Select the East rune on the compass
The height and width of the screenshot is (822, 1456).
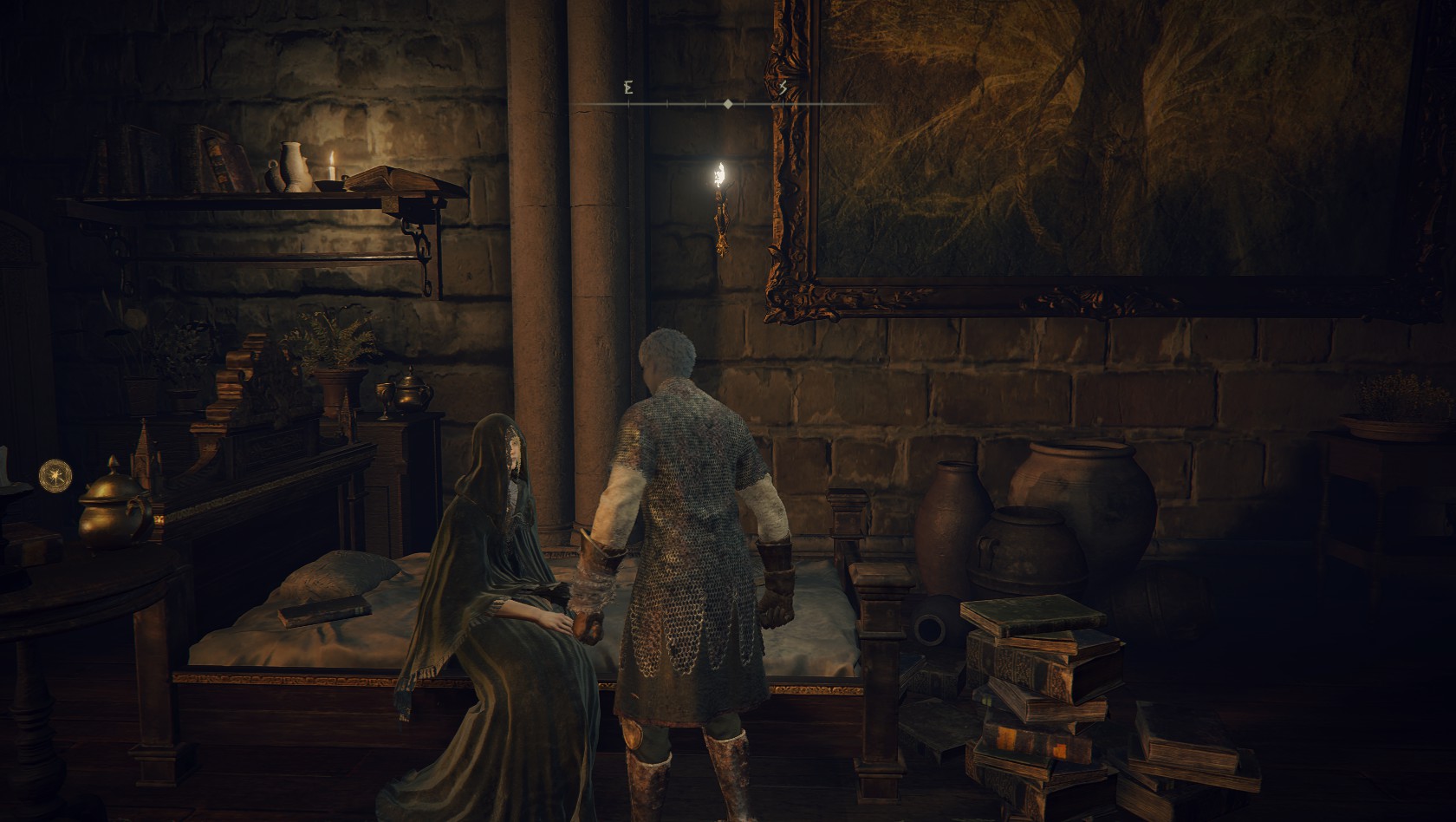(x=628, y=88)
